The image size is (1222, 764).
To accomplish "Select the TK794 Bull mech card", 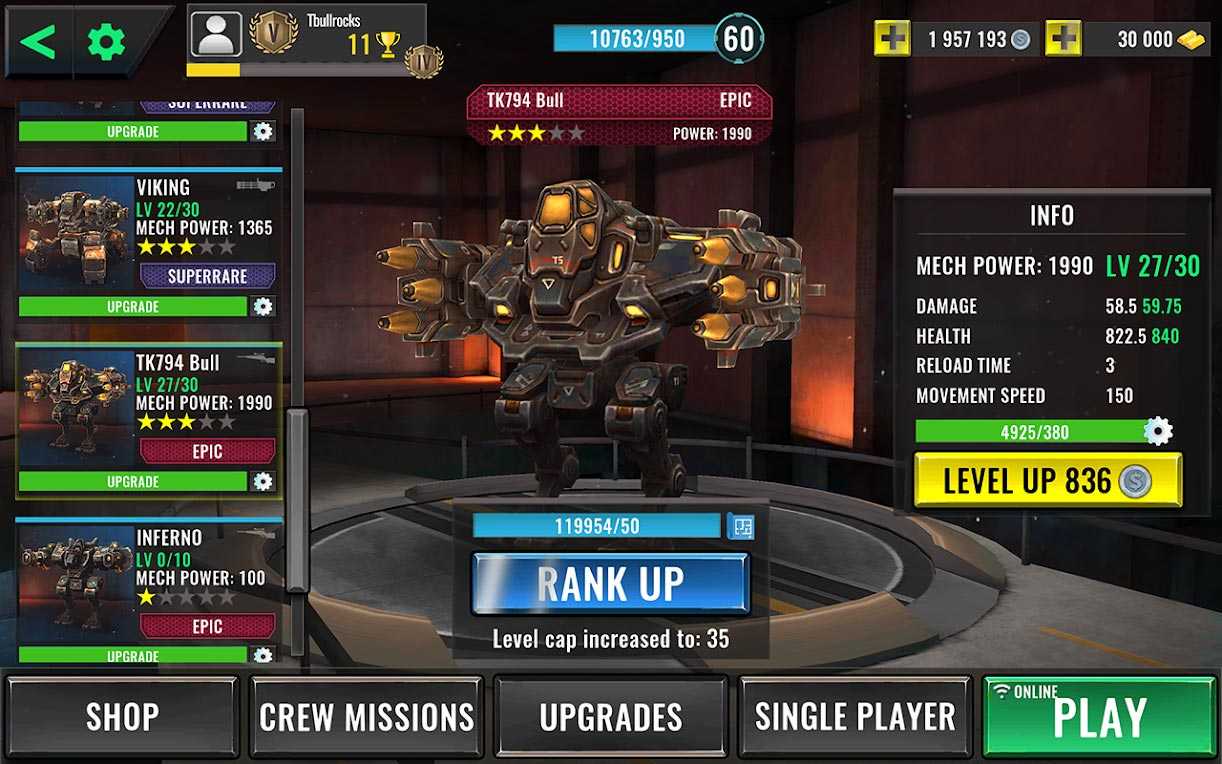I will click(148, 407).
